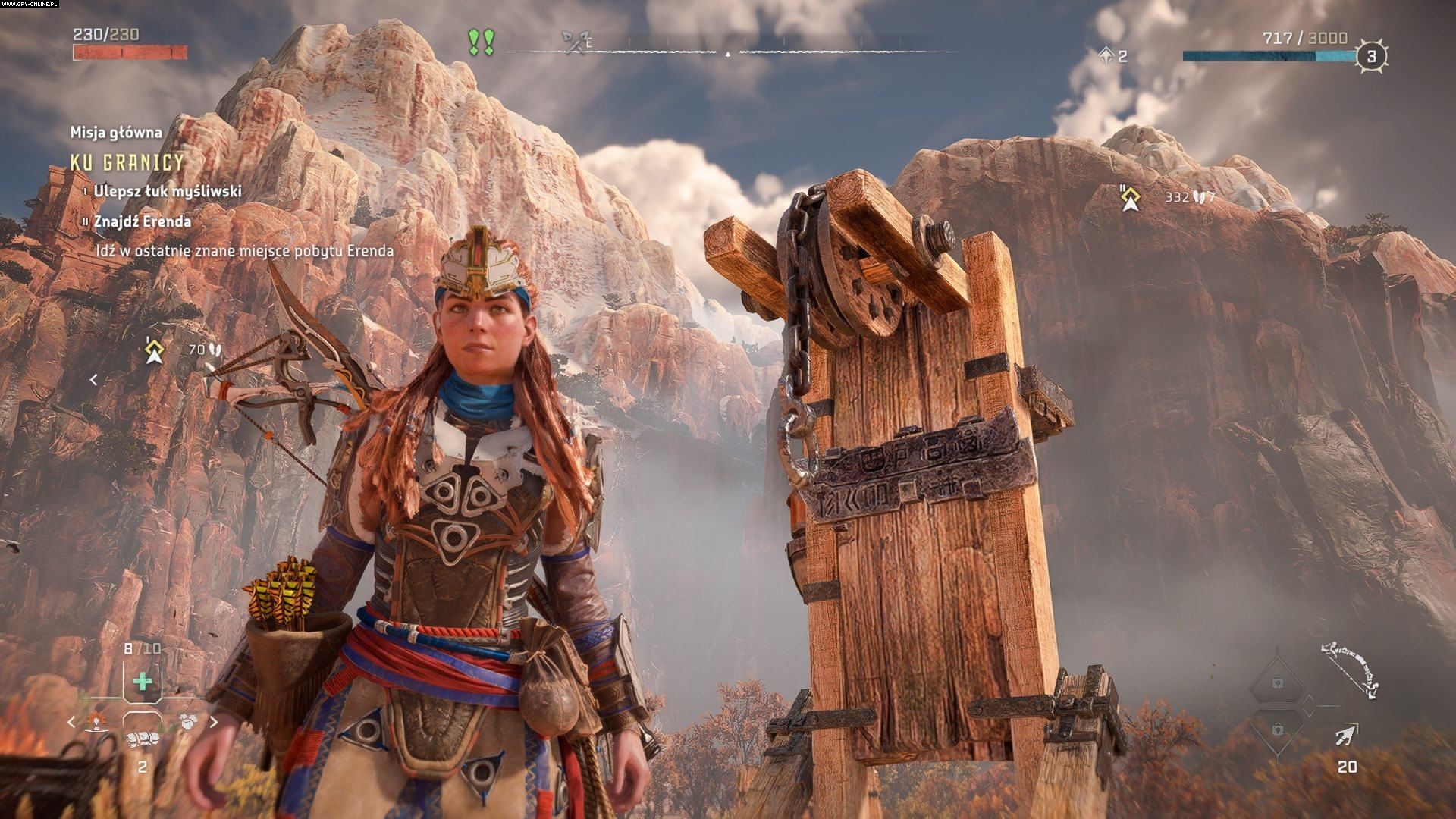Select the Ku Granicy main quest title
1456x819 pixels.
click(x=127, y=162)
